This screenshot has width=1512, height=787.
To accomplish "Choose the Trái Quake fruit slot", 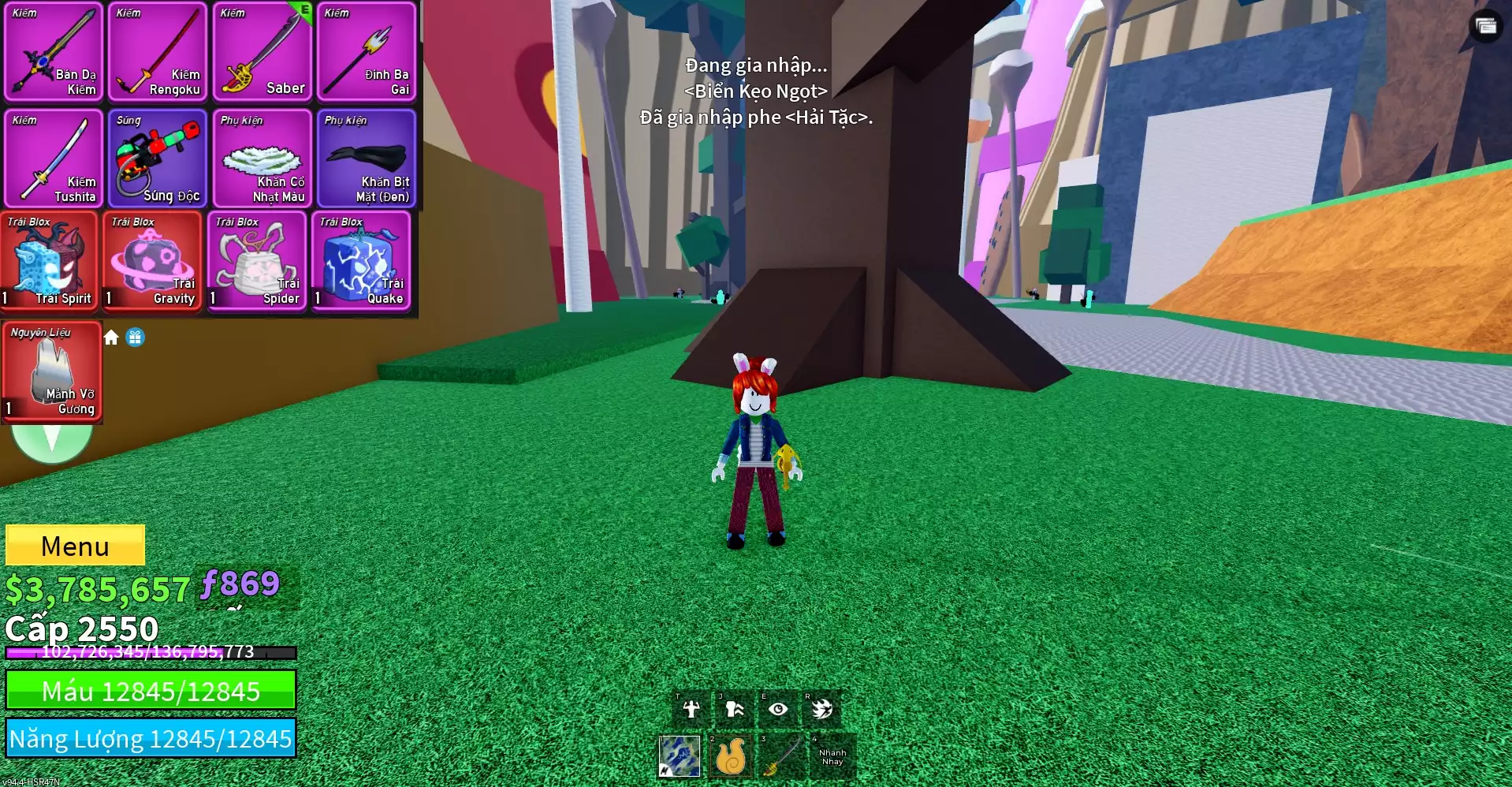I will [362, 261].
